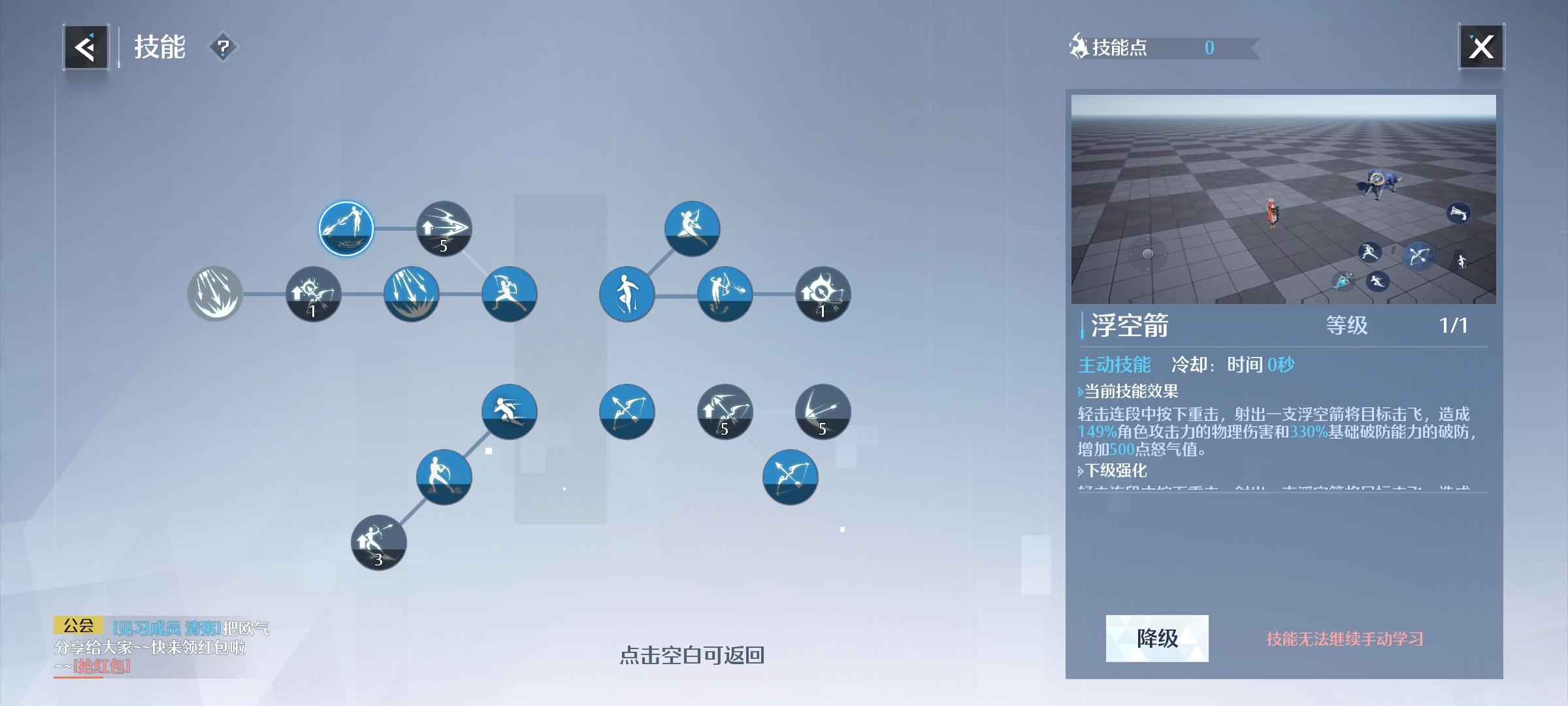
Task: Click the lunging archer skill node
Action: coord(510,294)
